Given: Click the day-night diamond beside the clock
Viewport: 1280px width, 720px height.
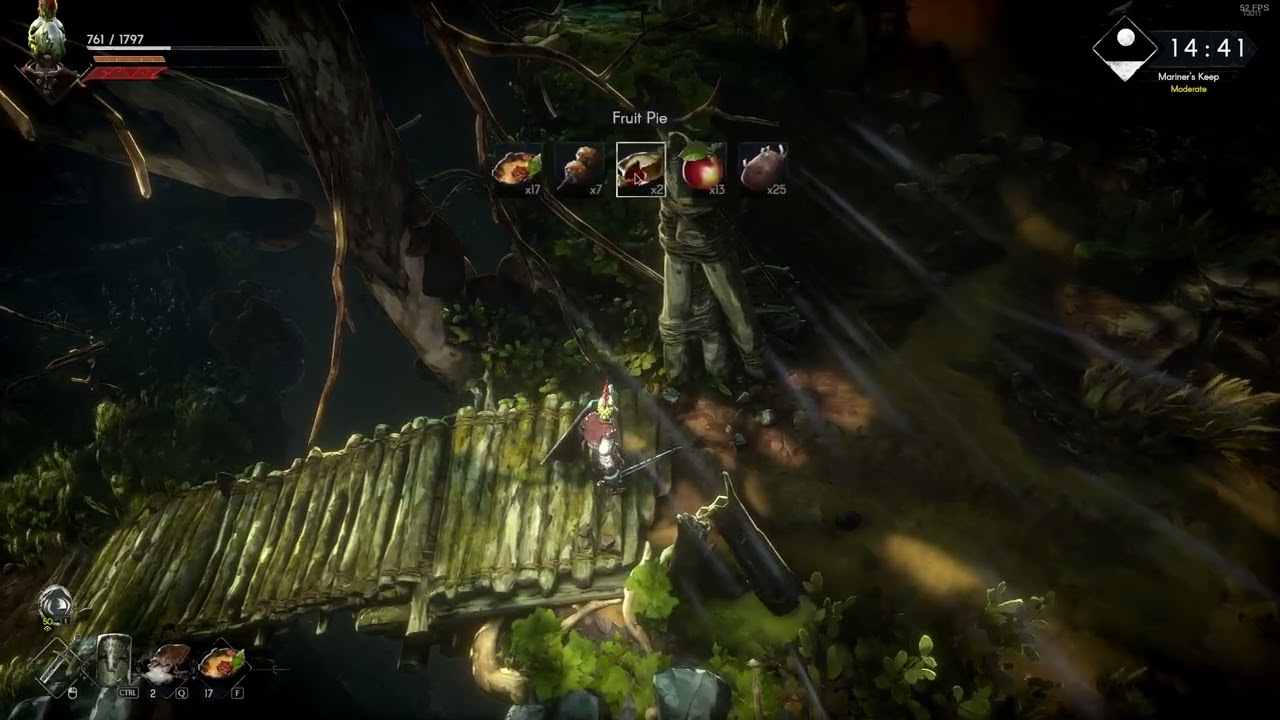Looking at the screenshot, I should [x=1124, y=48].
